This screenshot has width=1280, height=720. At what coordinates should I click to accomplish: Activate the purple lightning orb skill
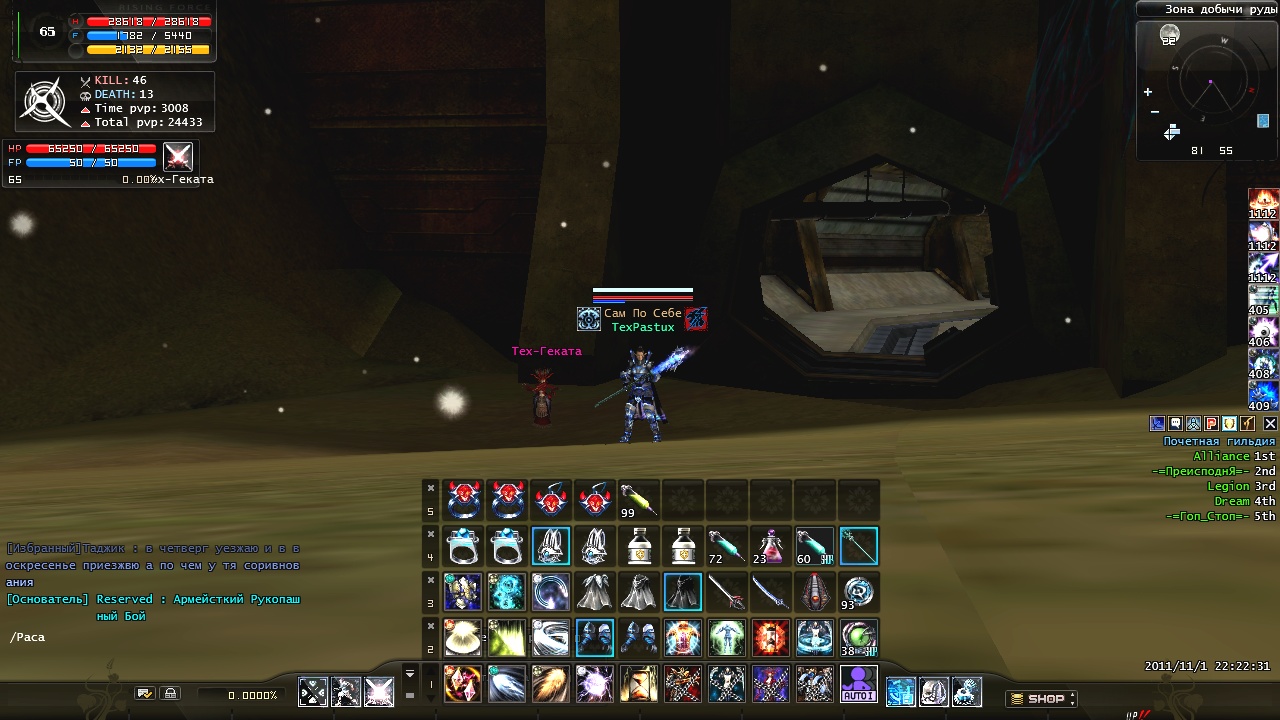point(594,683)
